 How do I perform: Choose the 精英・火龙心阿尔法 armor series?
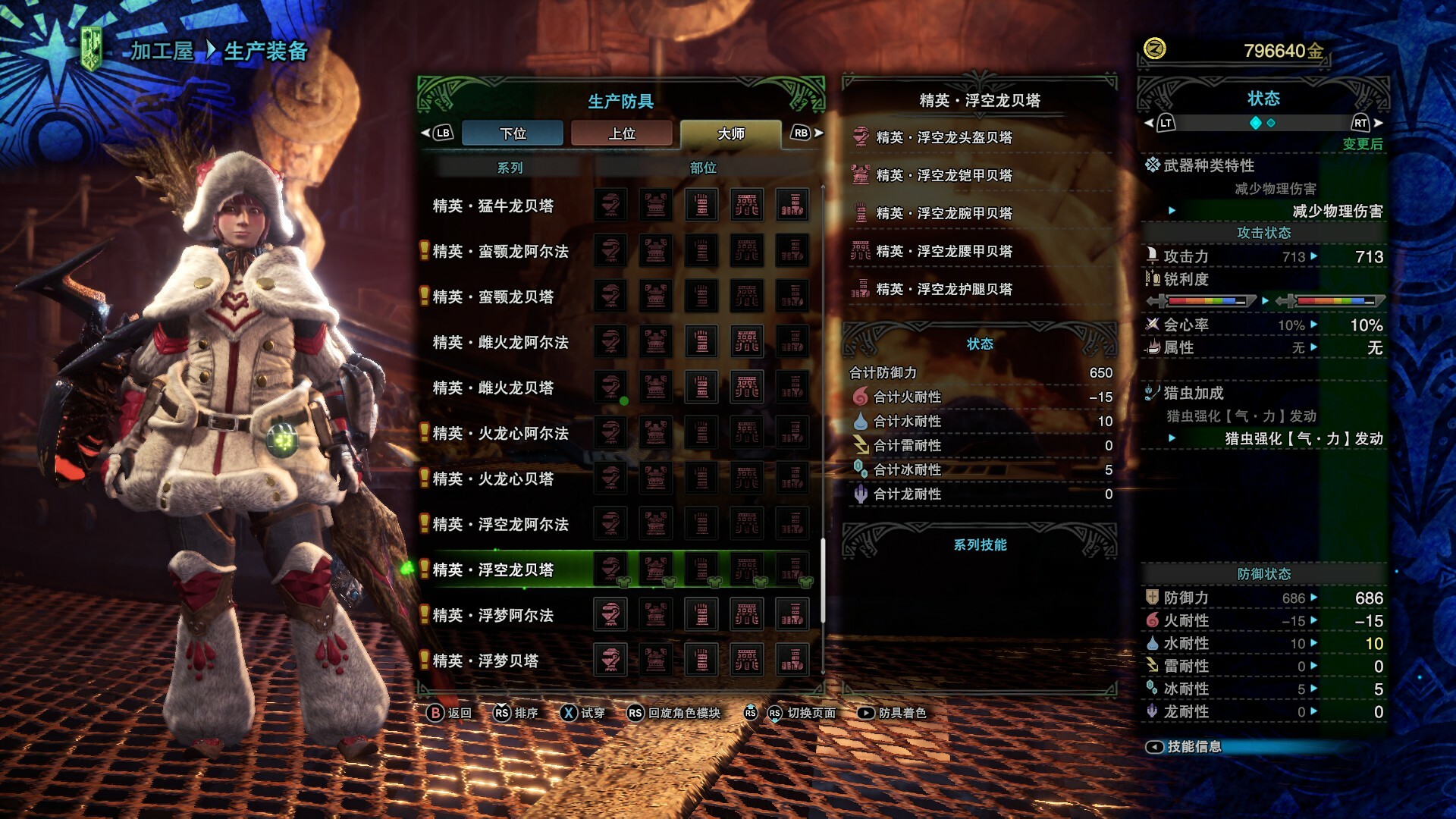(x=500, y=434)
